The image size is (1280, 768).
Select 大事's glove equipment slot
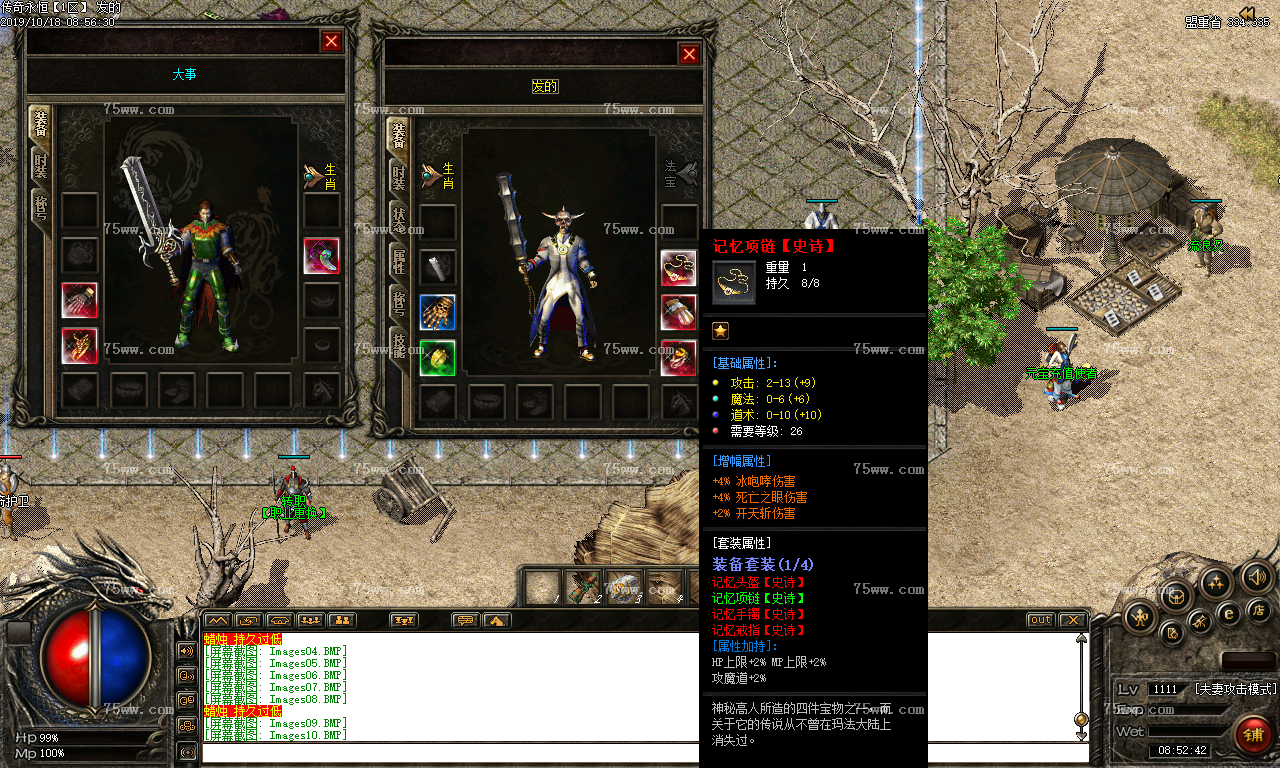click(79, 301)
